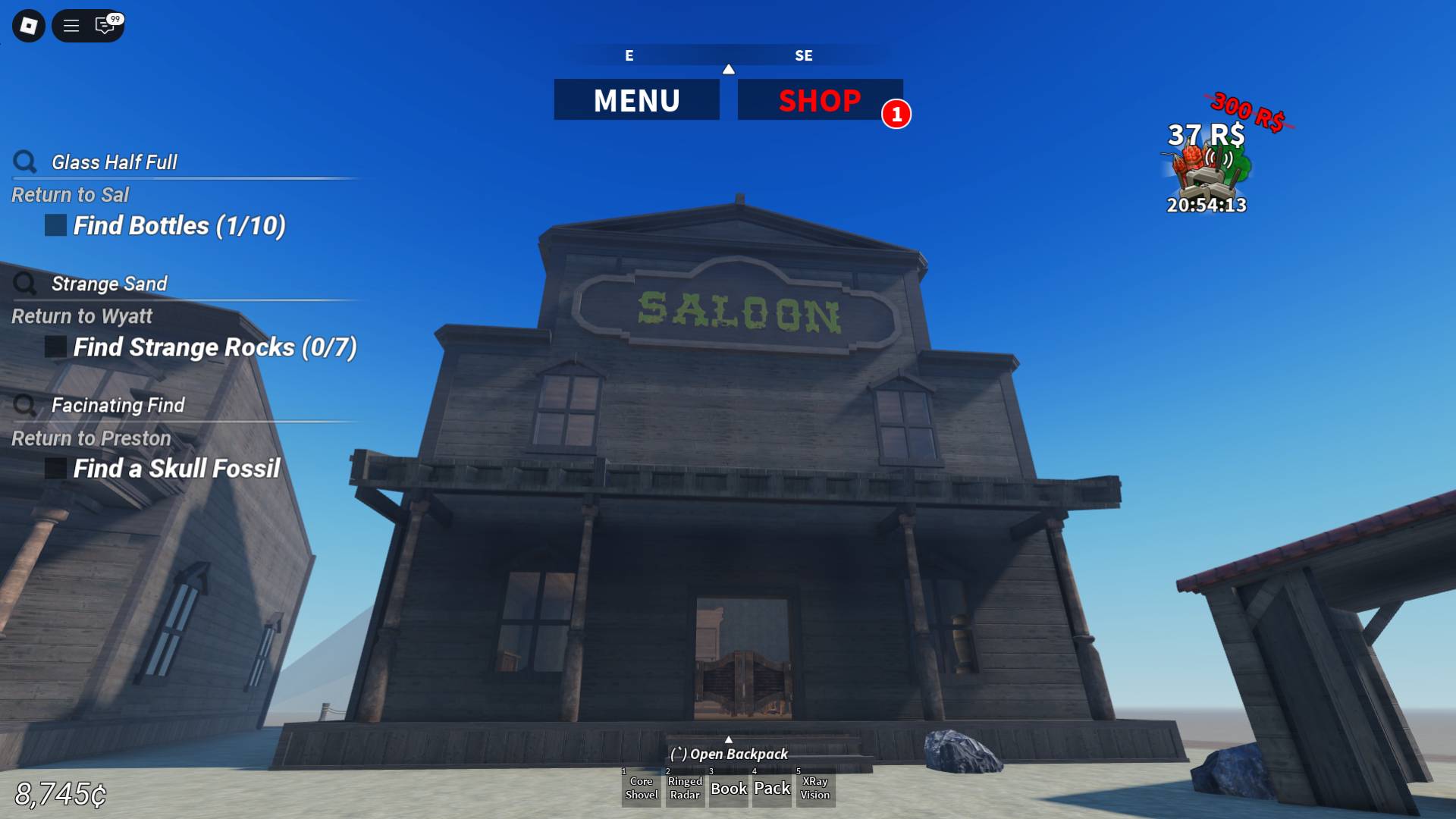Select the Core Shovel in slot 1
Image resolution: width=1456 pixels, height=819 pixels.
pyautogui.click(x=641, y=789)
